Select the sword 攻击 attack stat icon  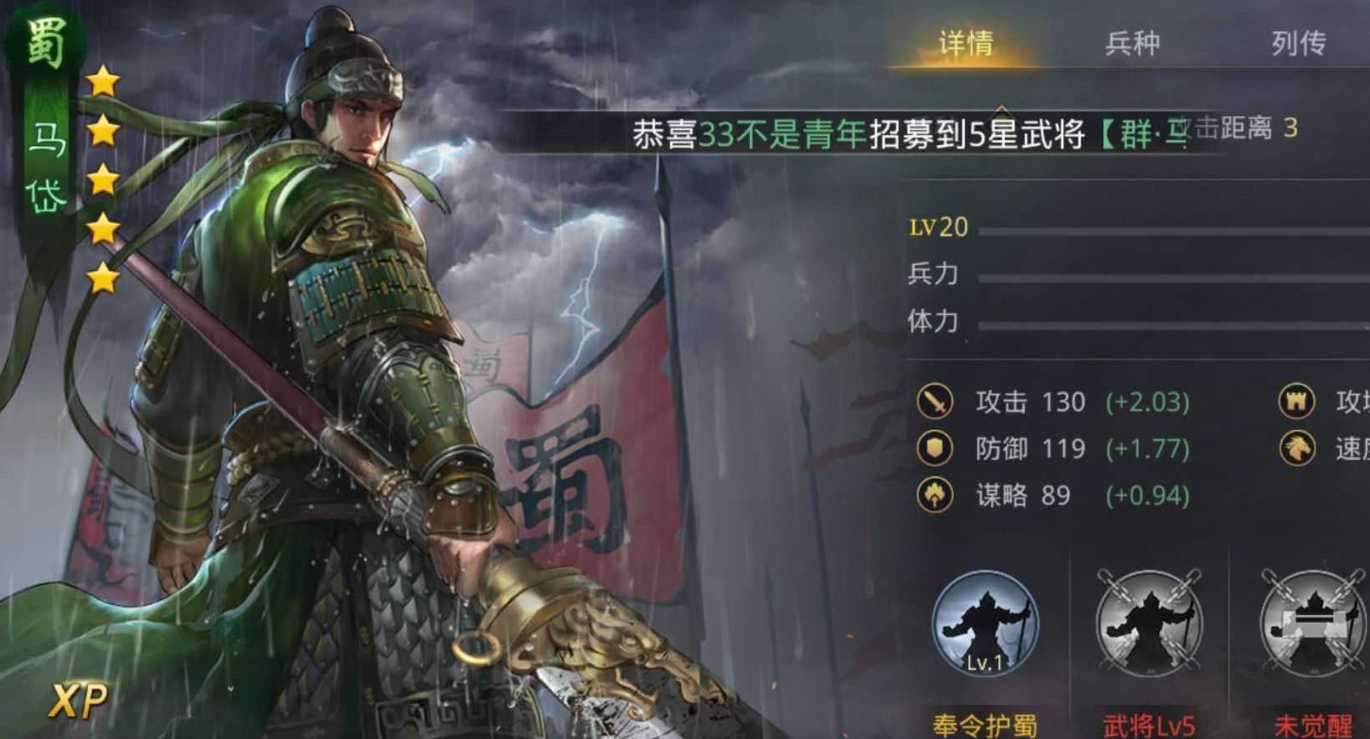[x=936, y=401]
